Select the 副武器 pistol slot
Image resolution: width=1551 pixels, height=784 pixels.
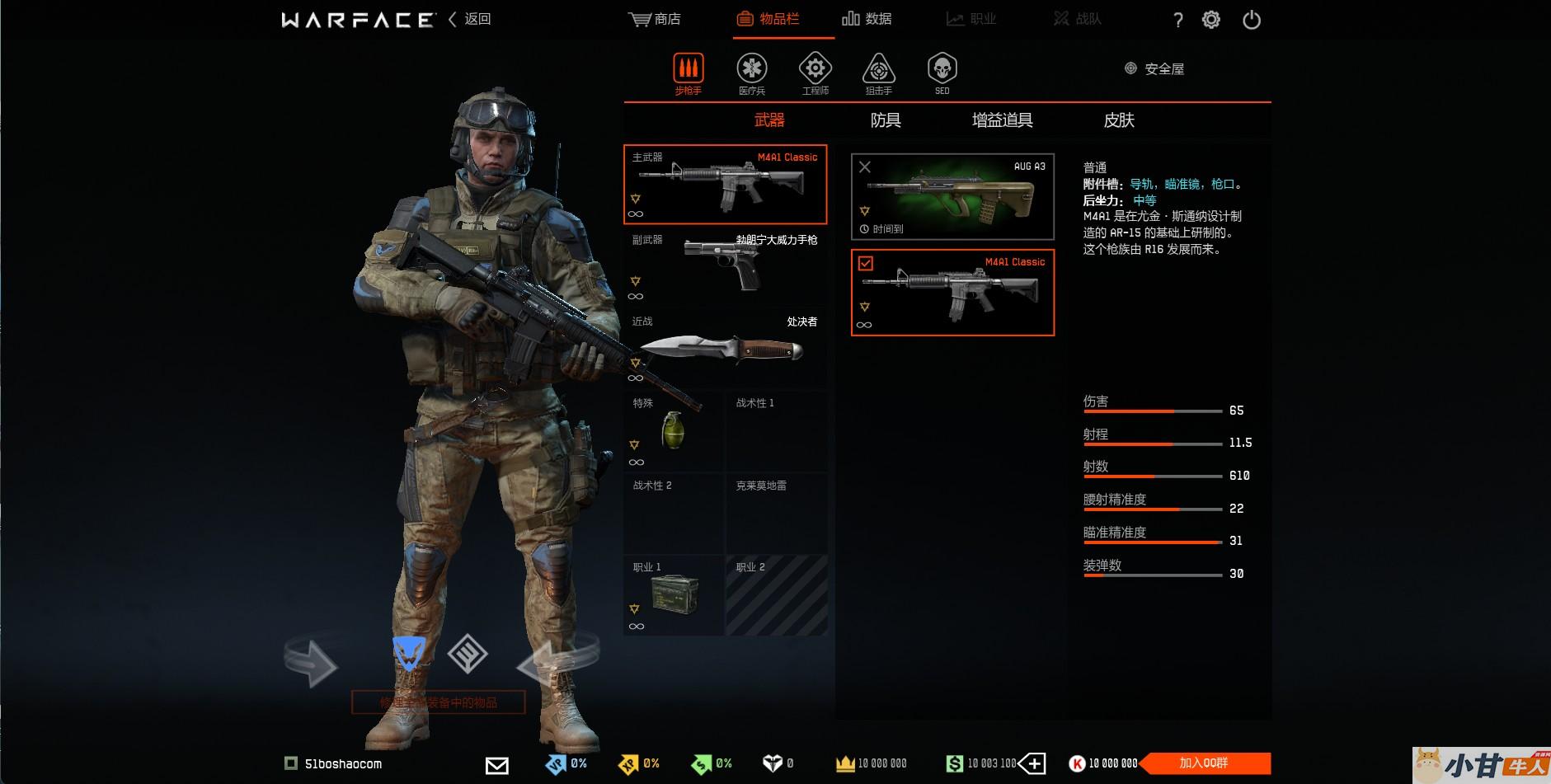point(725,266)
